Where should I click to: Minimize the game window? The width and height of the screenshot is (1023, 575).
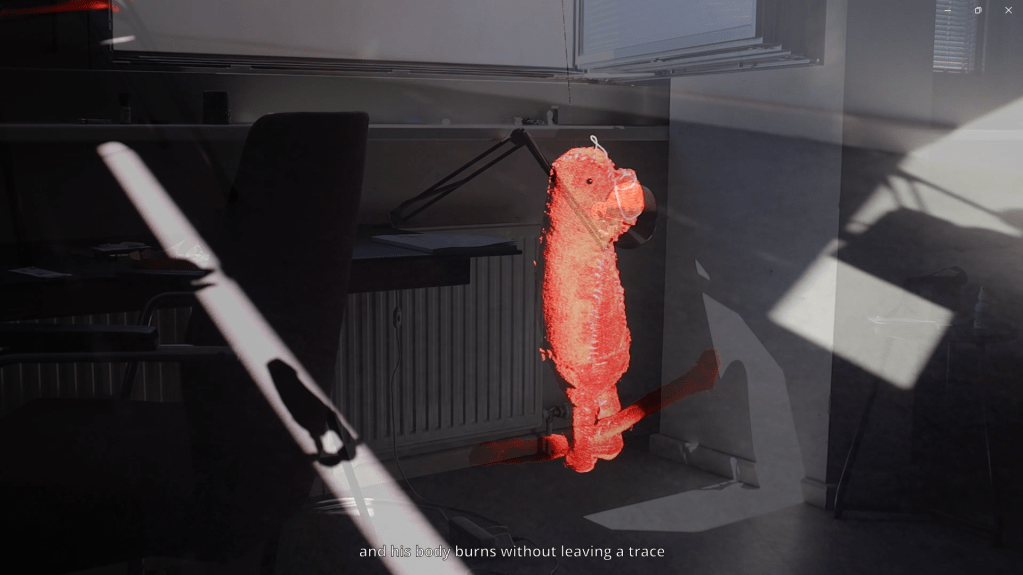coord(948,10)
